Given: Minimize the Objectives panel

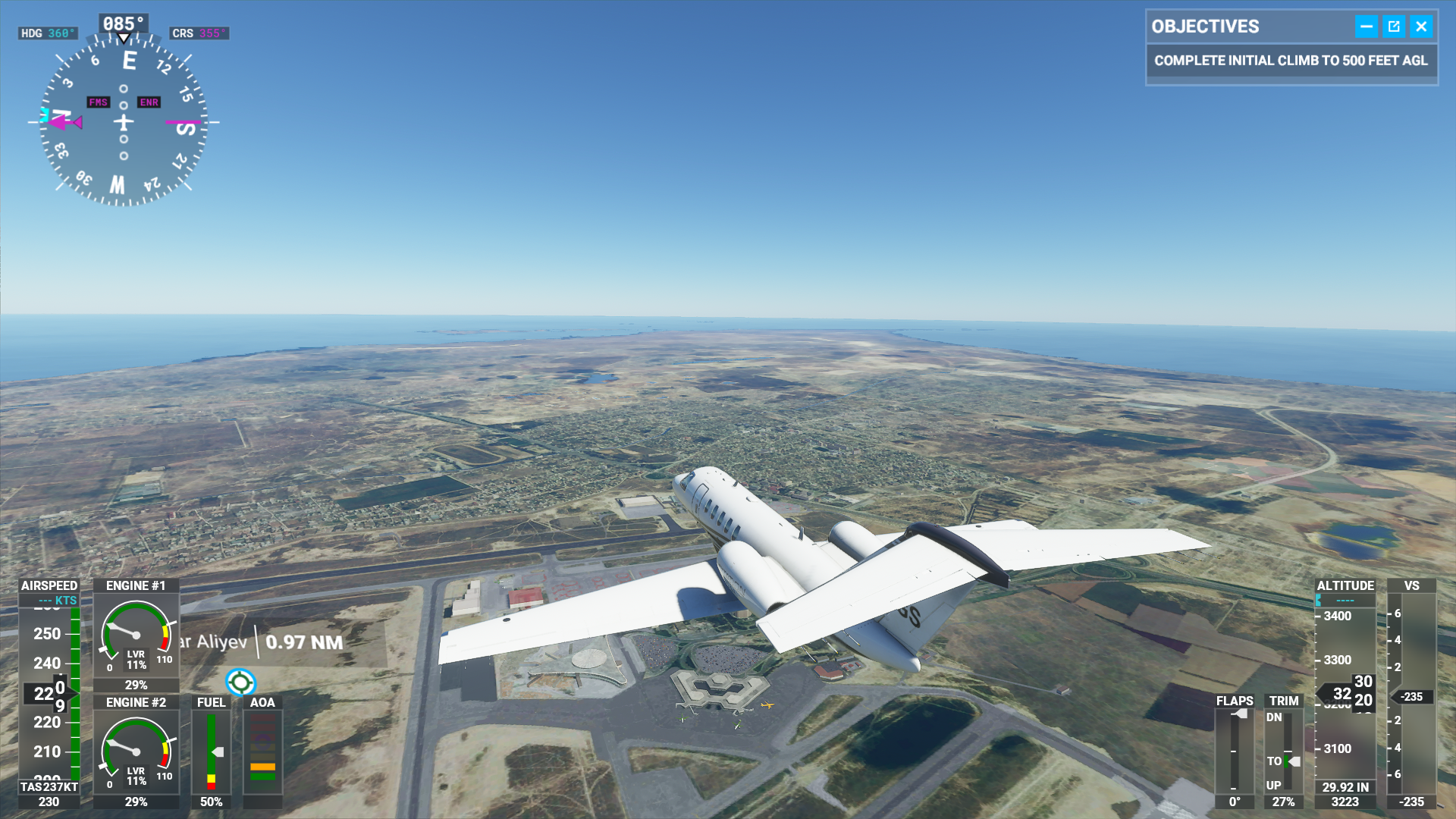Looking at the screenshot, I should [1366, 27].
